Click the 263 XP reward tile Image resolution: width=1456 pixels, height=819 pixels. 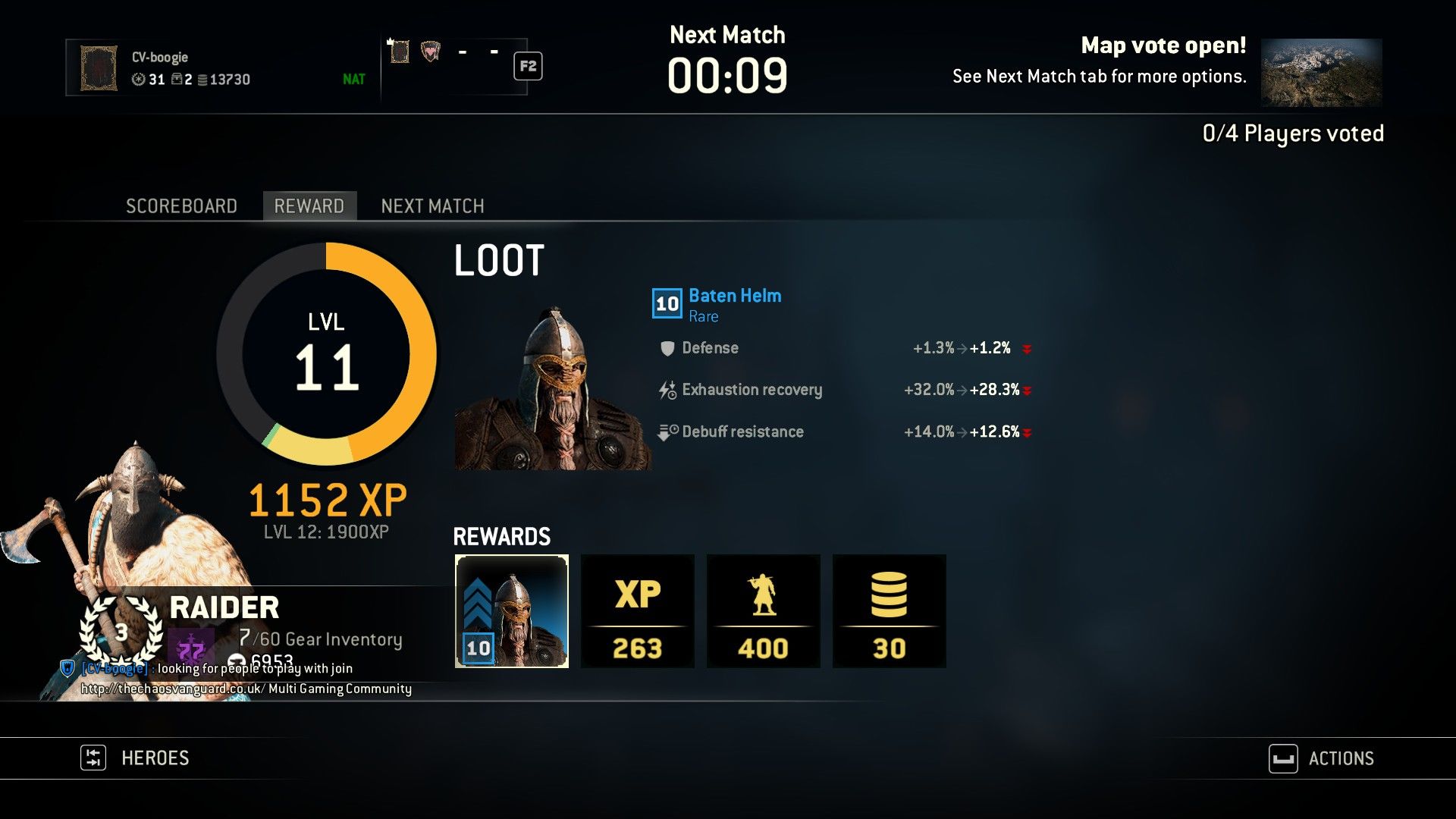tap(638, 611)
